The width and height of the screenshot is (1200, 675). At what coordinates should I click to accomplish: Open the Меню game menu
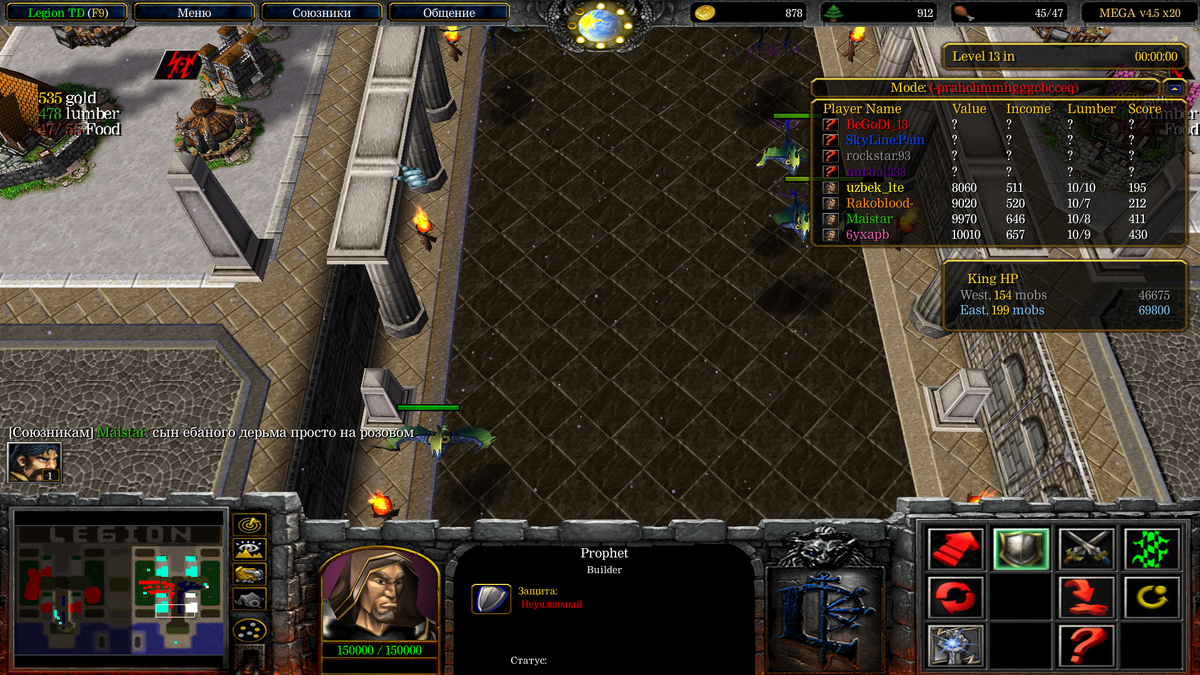click(x=193, y=13)
